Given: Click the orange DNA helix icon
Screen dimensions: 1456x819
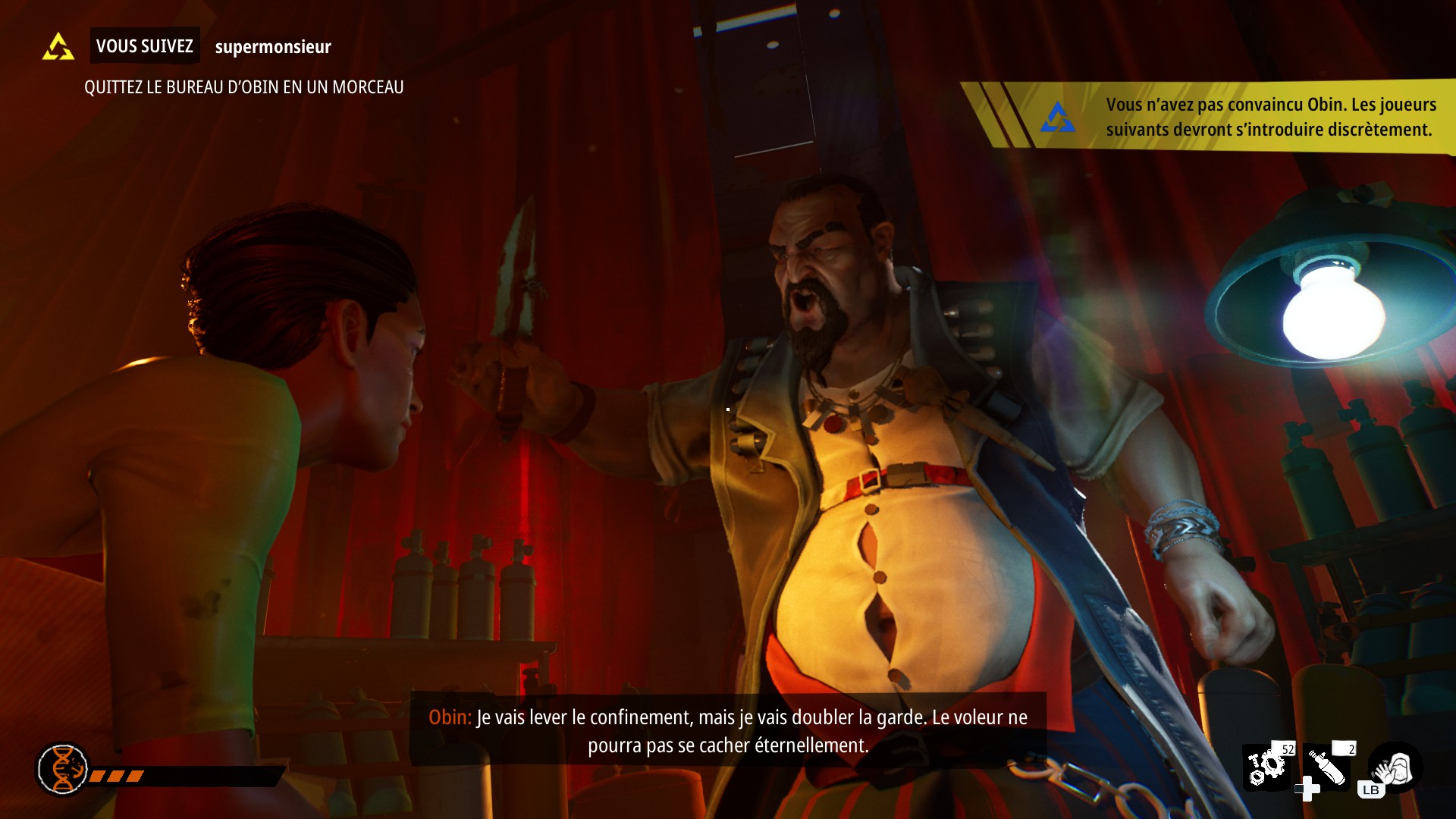Looking at the screenshot, I should pyautogui.click(x=63, y=769).
